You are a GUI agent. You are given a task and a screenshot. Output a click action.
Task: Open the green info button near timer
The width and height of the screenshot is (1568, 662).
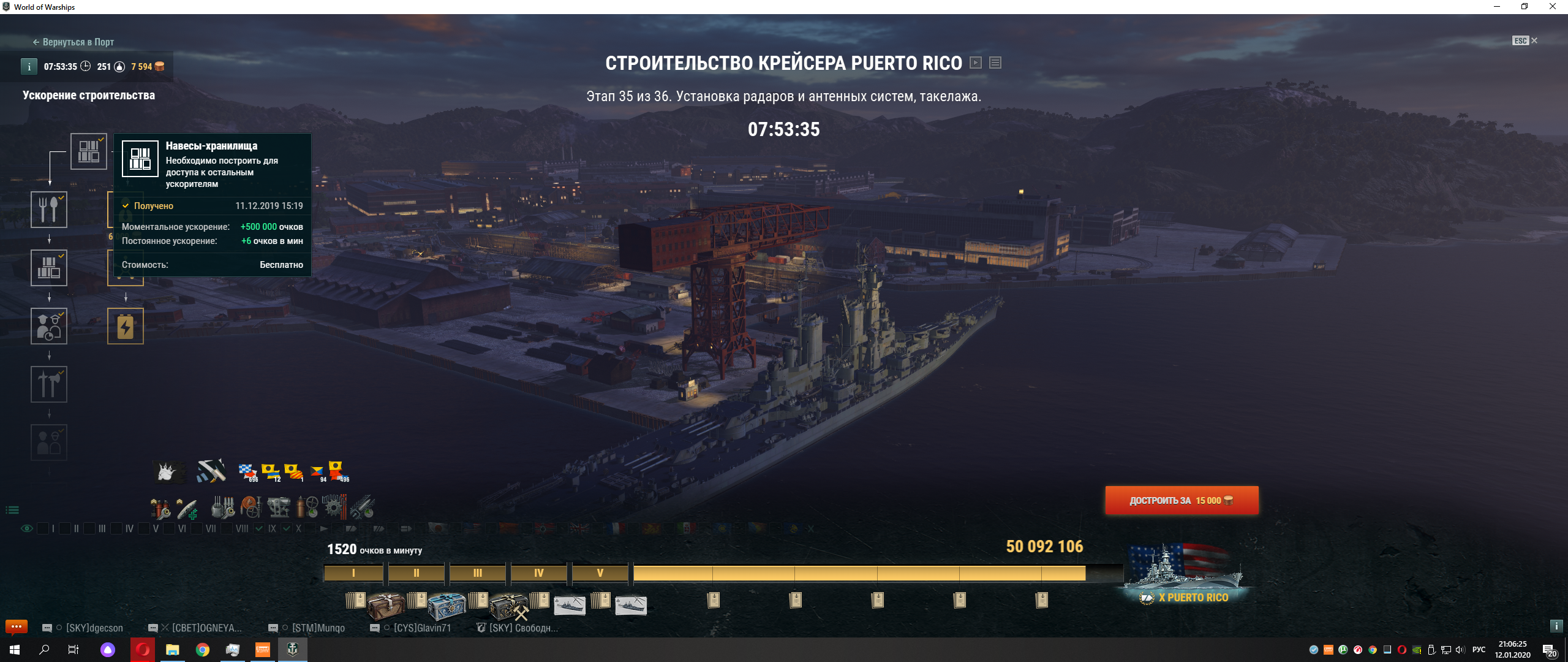coord(29,67)
